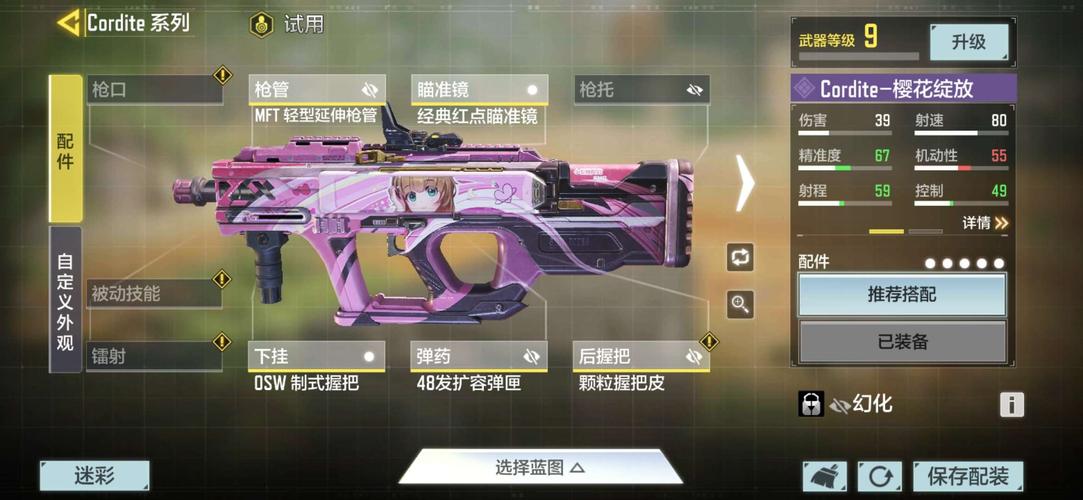This screenshot has height=500, width=1083.
Task: Select the 枪托 stock slot
Action: 641,89
